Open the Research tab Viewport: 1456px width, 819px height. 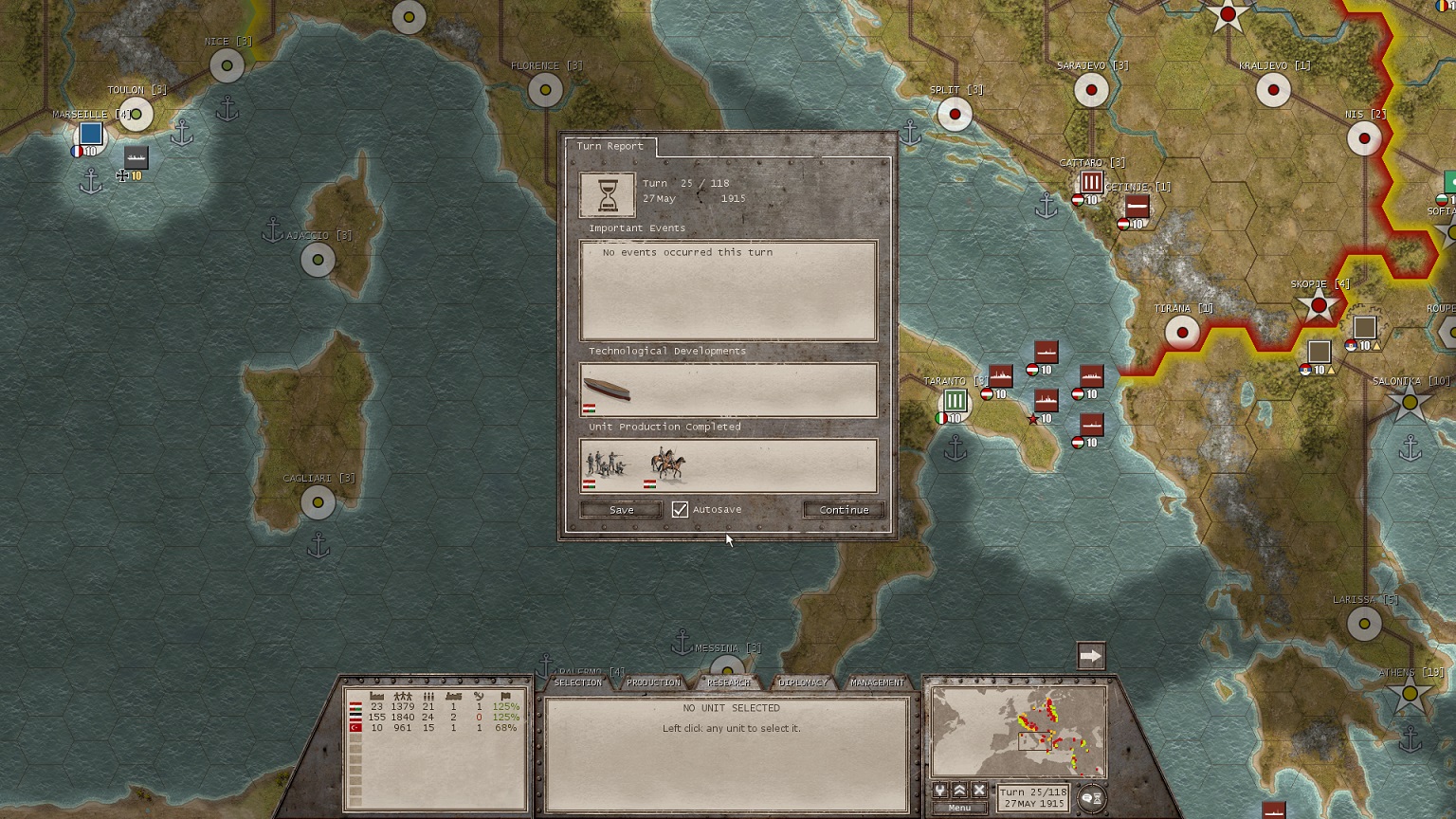point(728,682)
